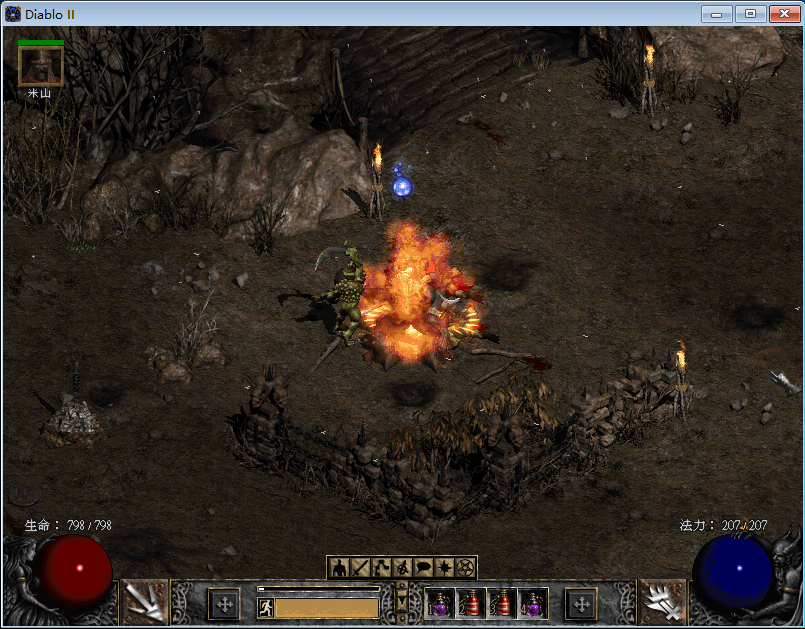Show the message log speech bubble icon

click(423, 568)
